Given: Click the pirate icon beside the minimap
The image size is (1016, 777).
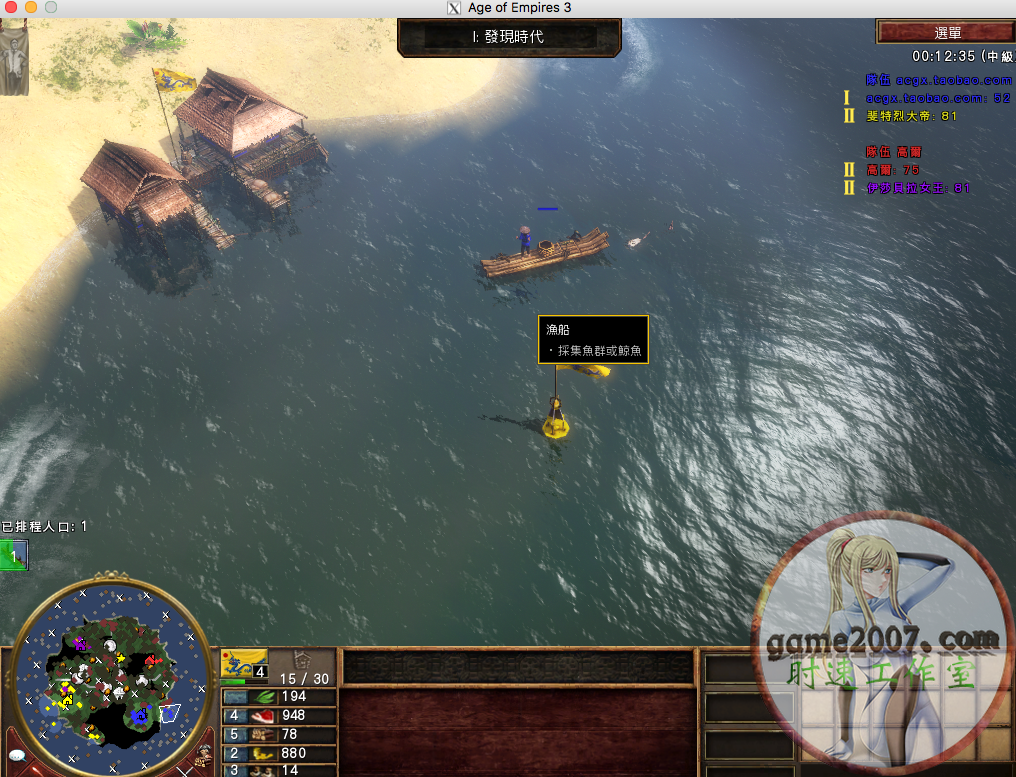Looking at the screenshot, I should [205, 753].
